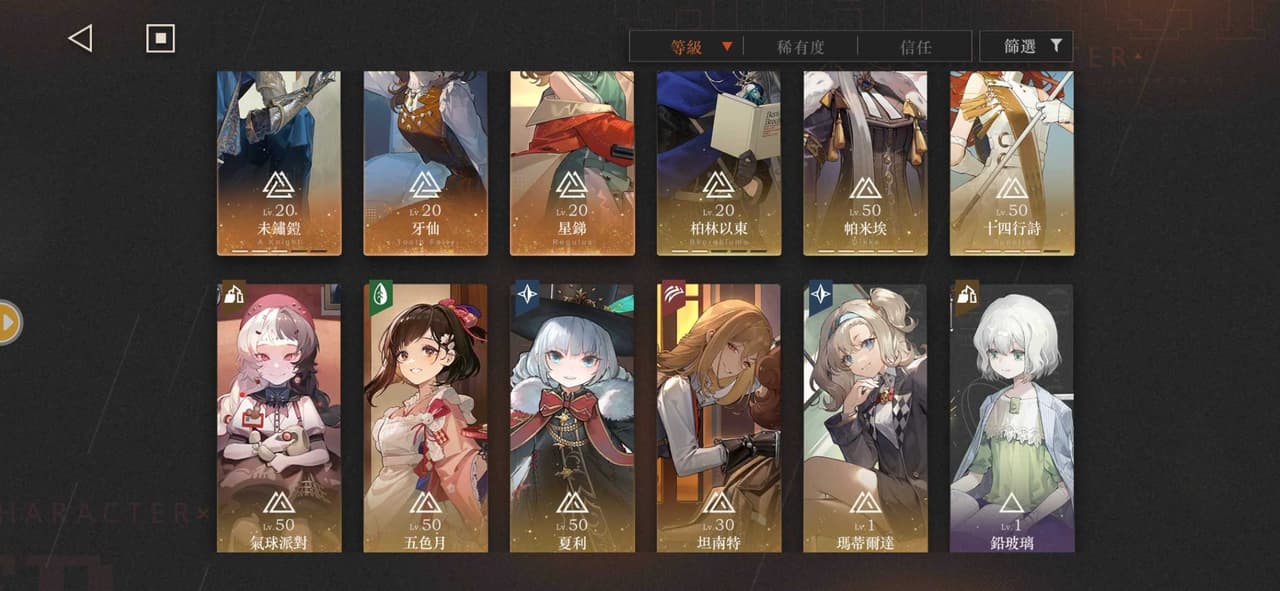Go back using the triangle arrow
1280x591 pixels.
[80, 39]
